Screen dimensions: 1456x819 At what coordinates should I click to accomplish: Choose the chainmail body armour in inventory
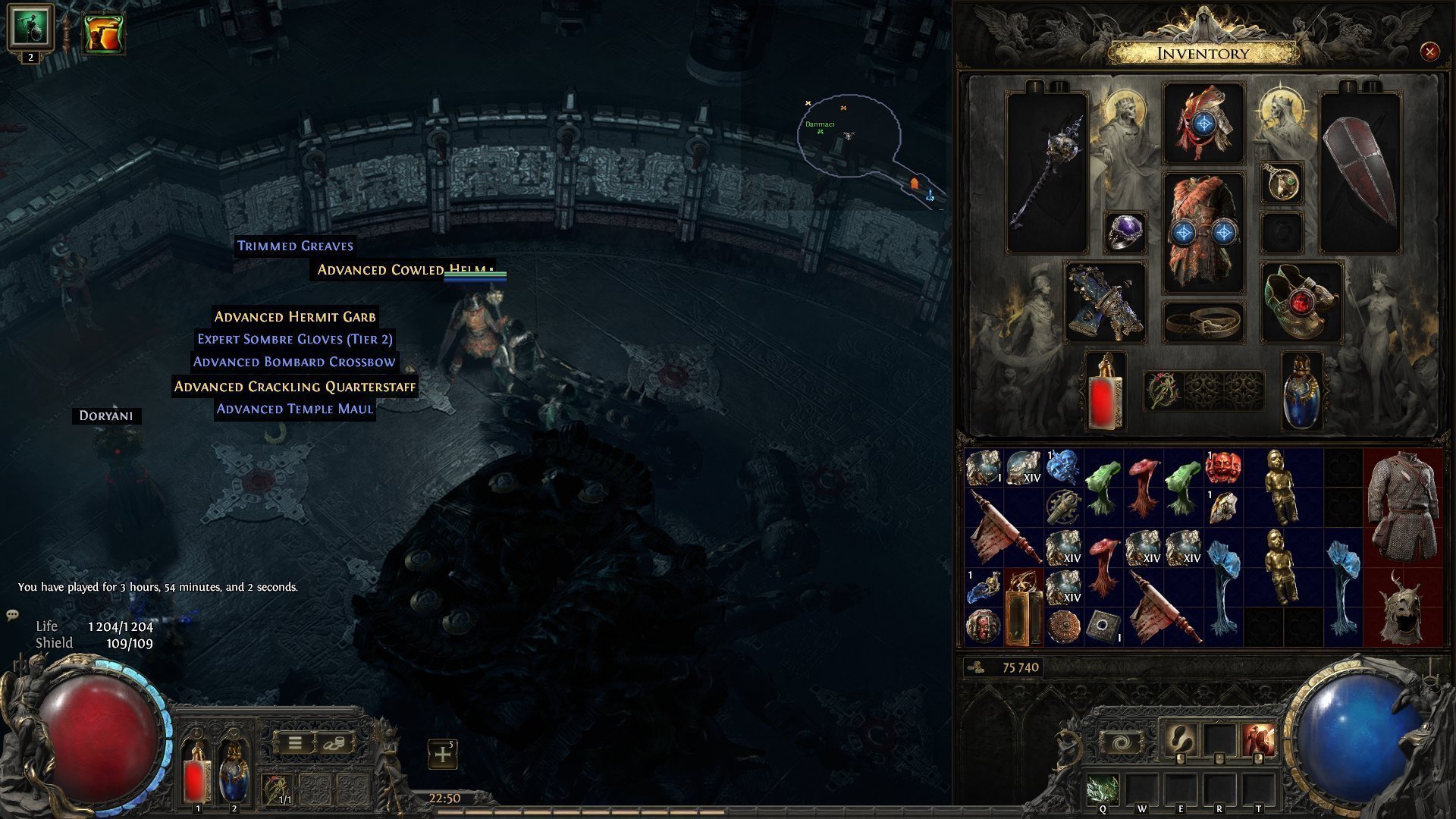pos(1402,506)
